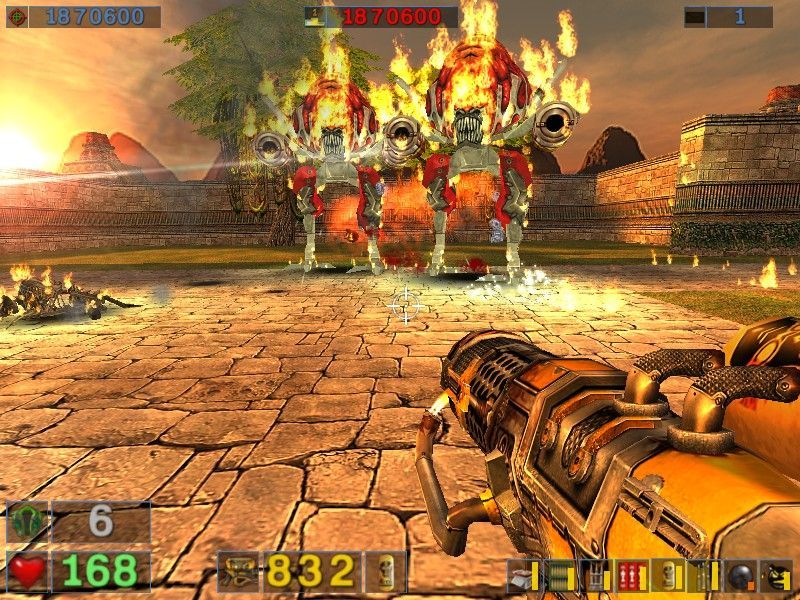This screenshot has height=600, width=800.
Task: Select the flamethrower weapon icon
Action: (240, 572)
